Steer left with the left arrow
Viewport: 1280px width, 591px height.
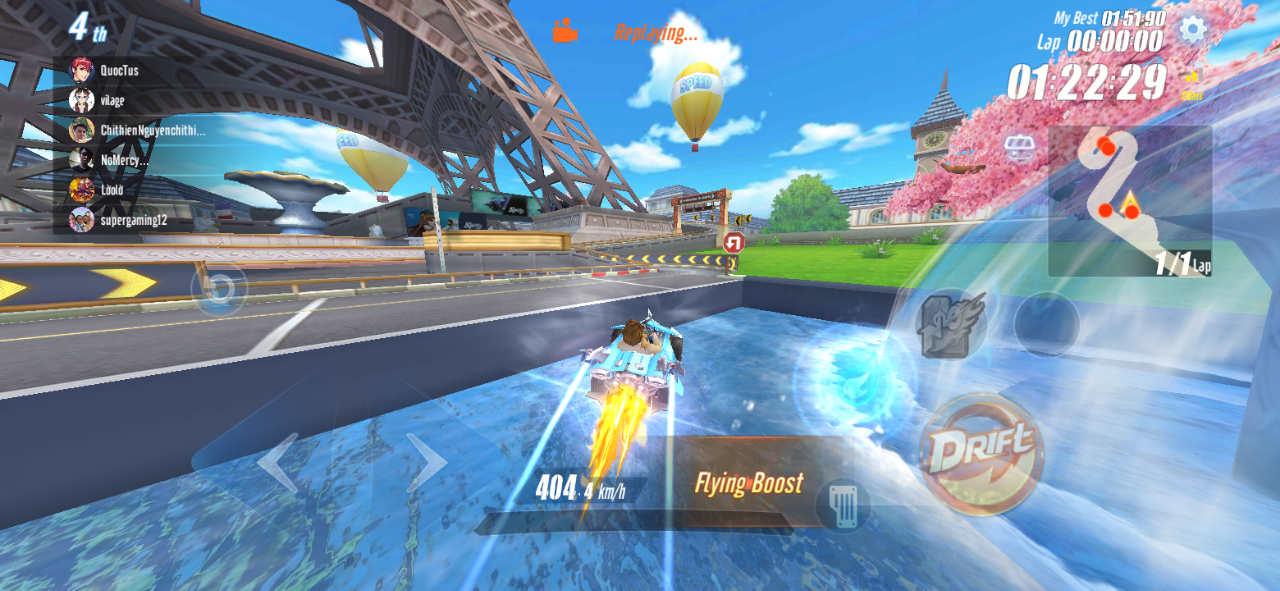(x=279, y=463)
